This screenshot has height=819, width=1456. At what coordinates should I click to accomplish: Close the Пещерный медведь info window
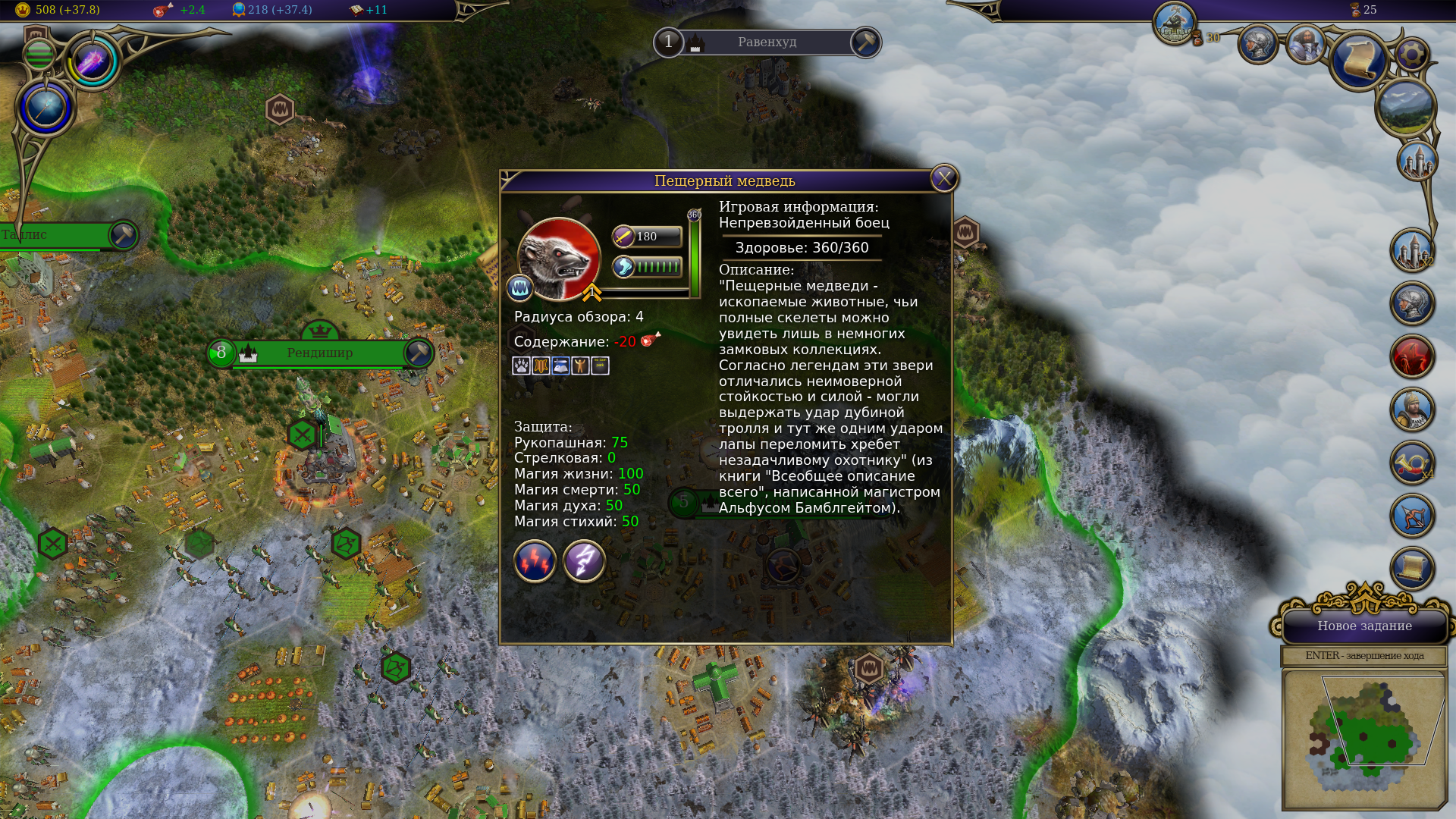tap(944, 179)
